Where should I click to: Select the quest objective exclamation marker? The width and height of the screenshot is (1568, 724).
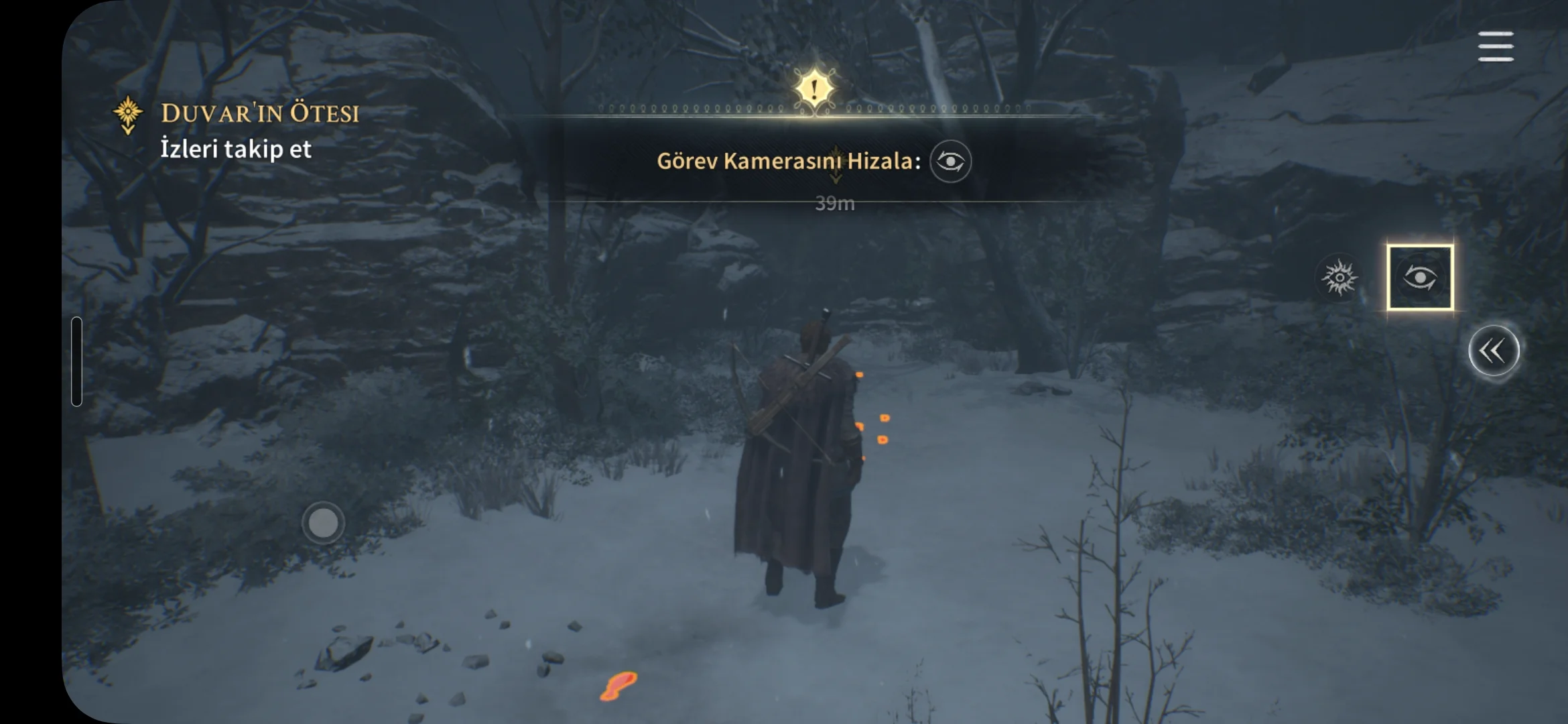tap(814, 89)
